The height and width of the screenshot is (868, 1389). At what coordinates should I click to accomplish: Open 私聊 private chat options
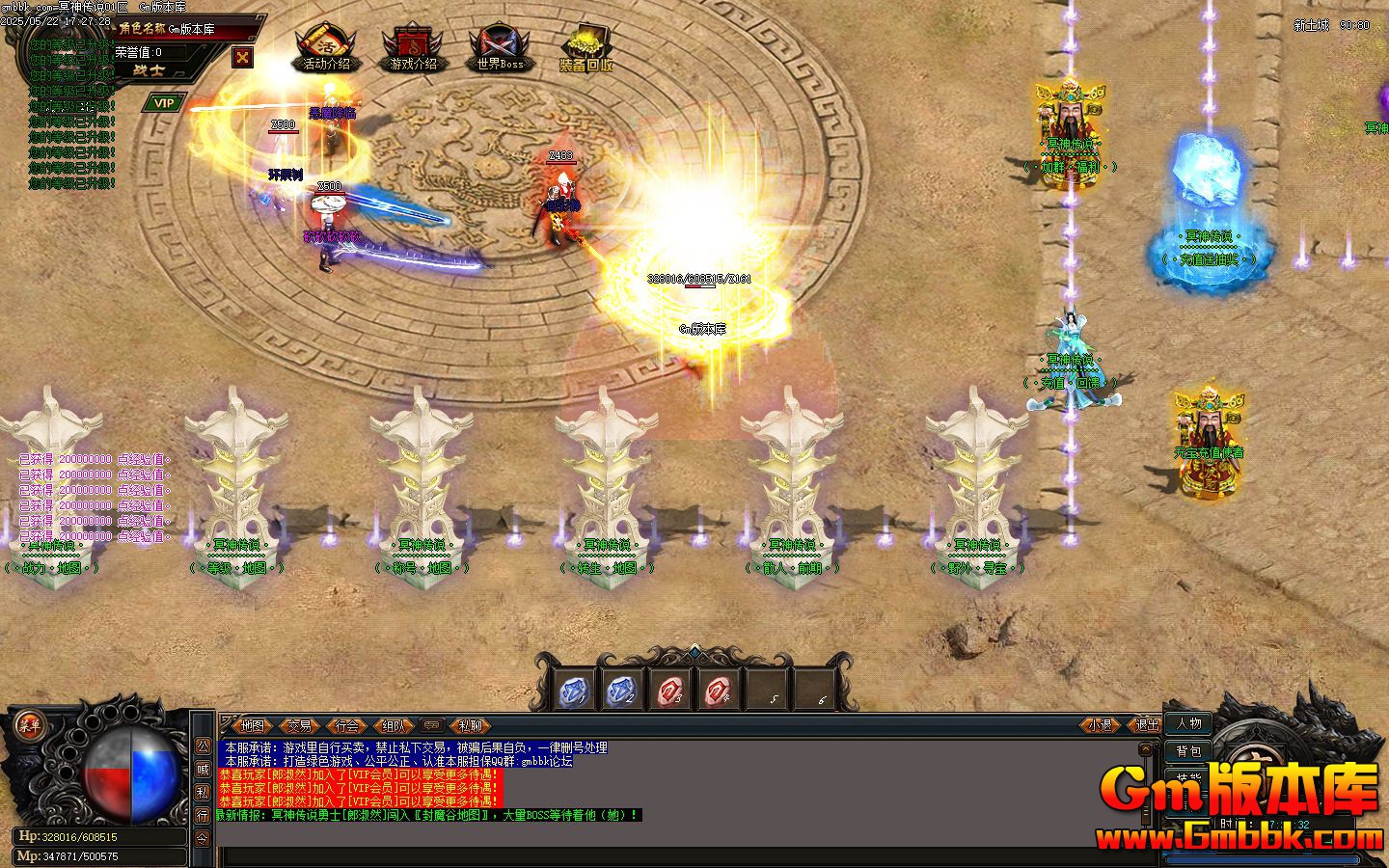pyautogui.click(x=470, y=726)
